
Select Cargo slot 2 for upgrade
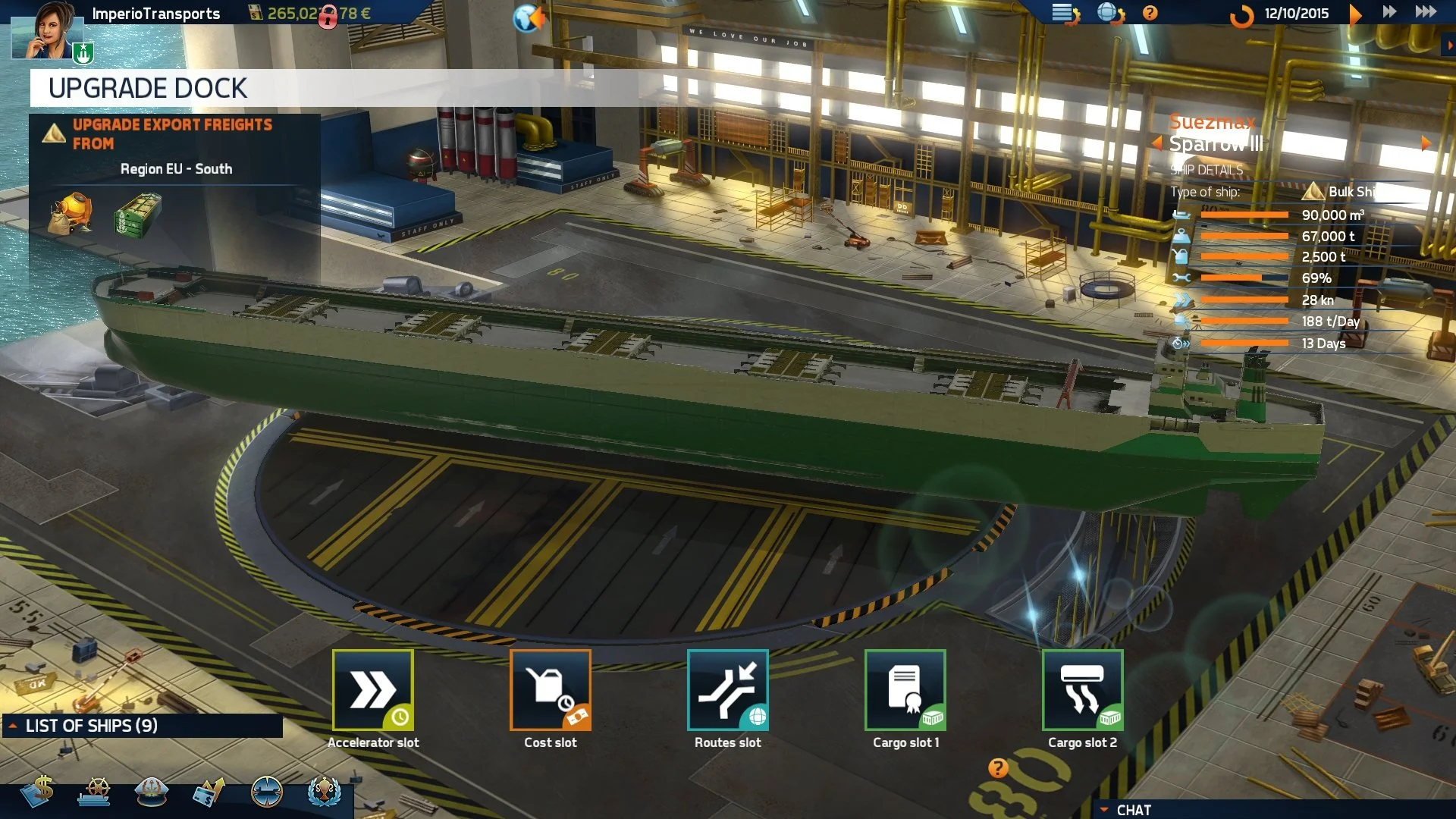pyautogui.click(x=1082, y=690)
